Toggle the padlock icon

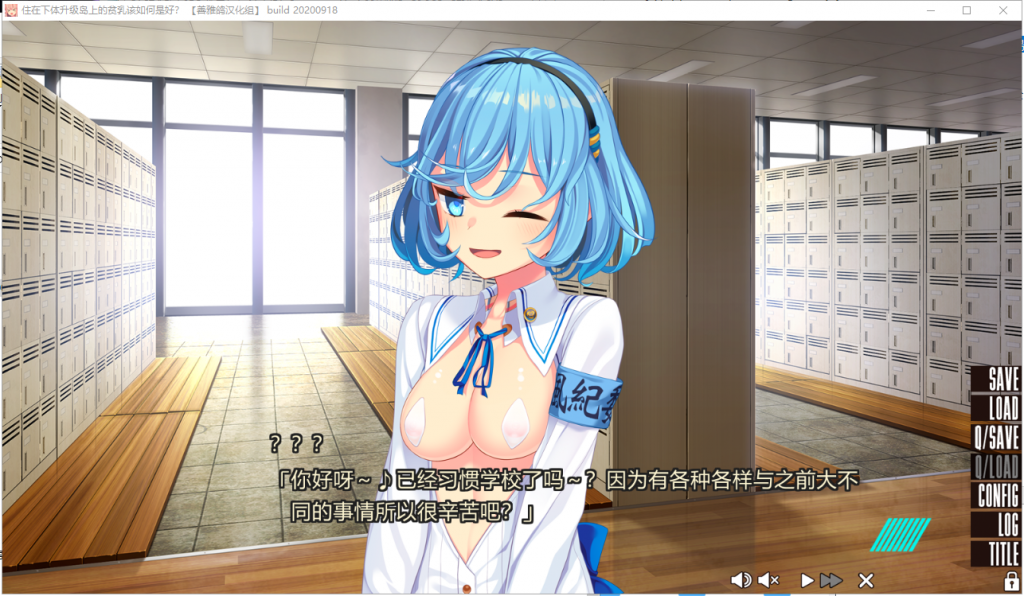[x=1010, y=581]
